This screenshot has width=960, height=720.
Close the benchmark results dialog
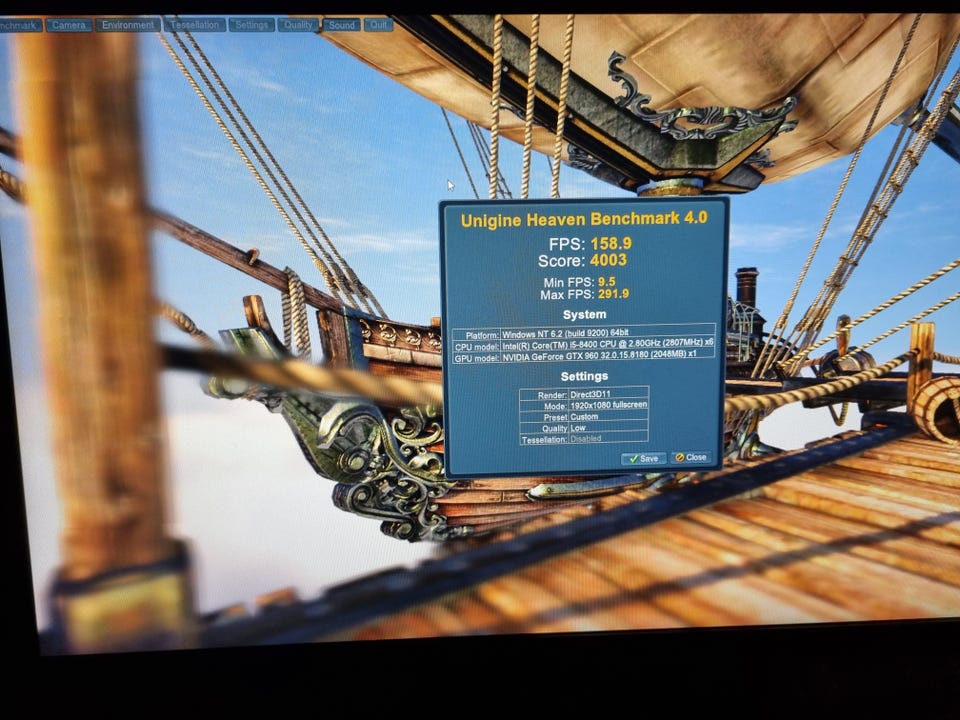click(691, 457)
